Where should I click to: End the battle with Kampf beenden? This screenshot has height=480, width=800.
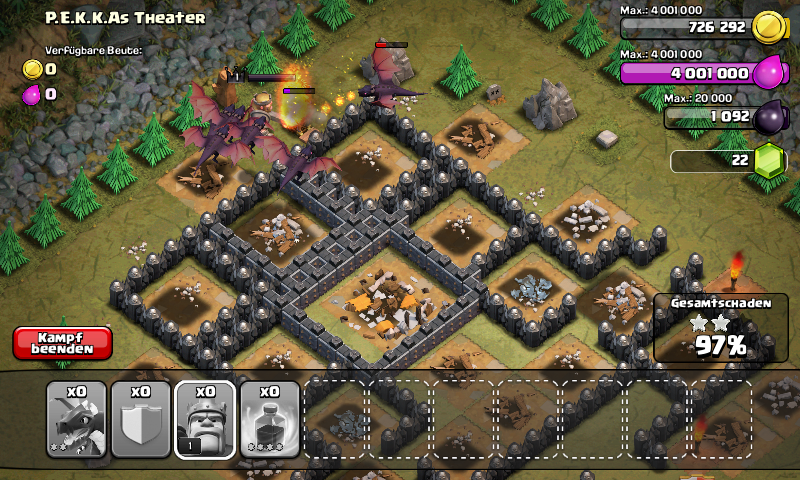[62, 343]
